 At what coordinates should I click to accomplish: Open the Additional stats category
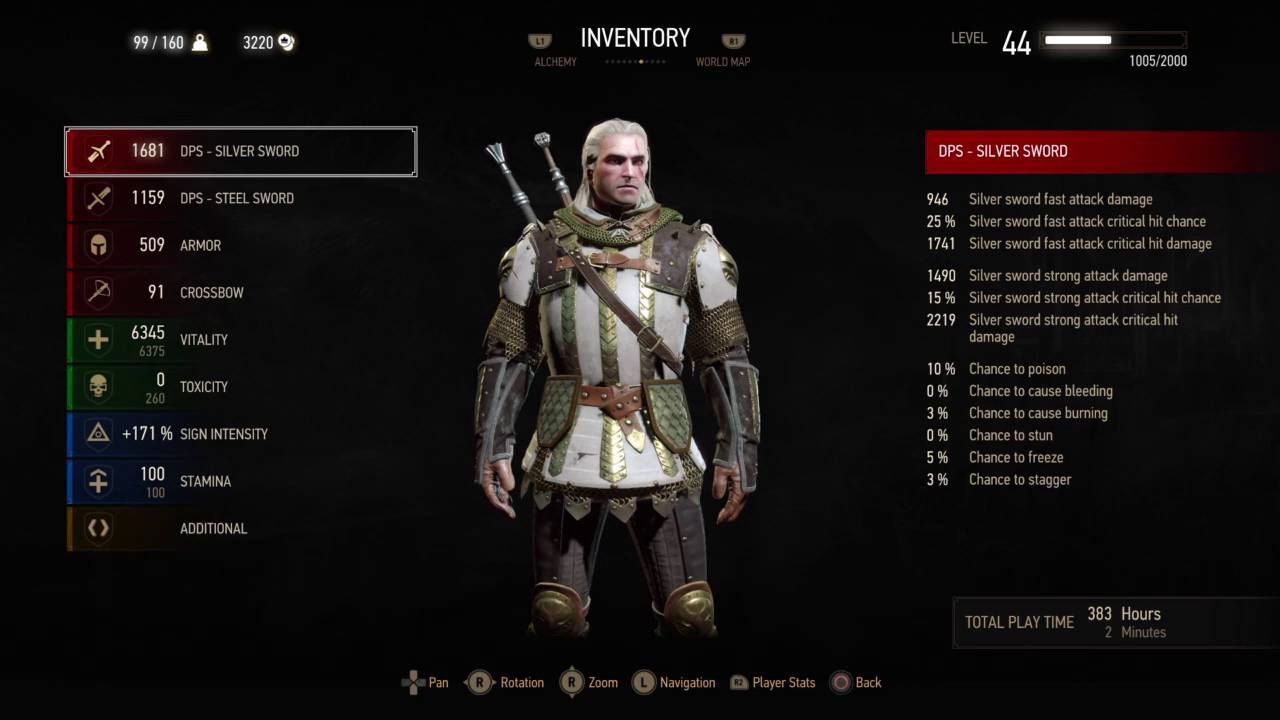click(x=240, y=528)
